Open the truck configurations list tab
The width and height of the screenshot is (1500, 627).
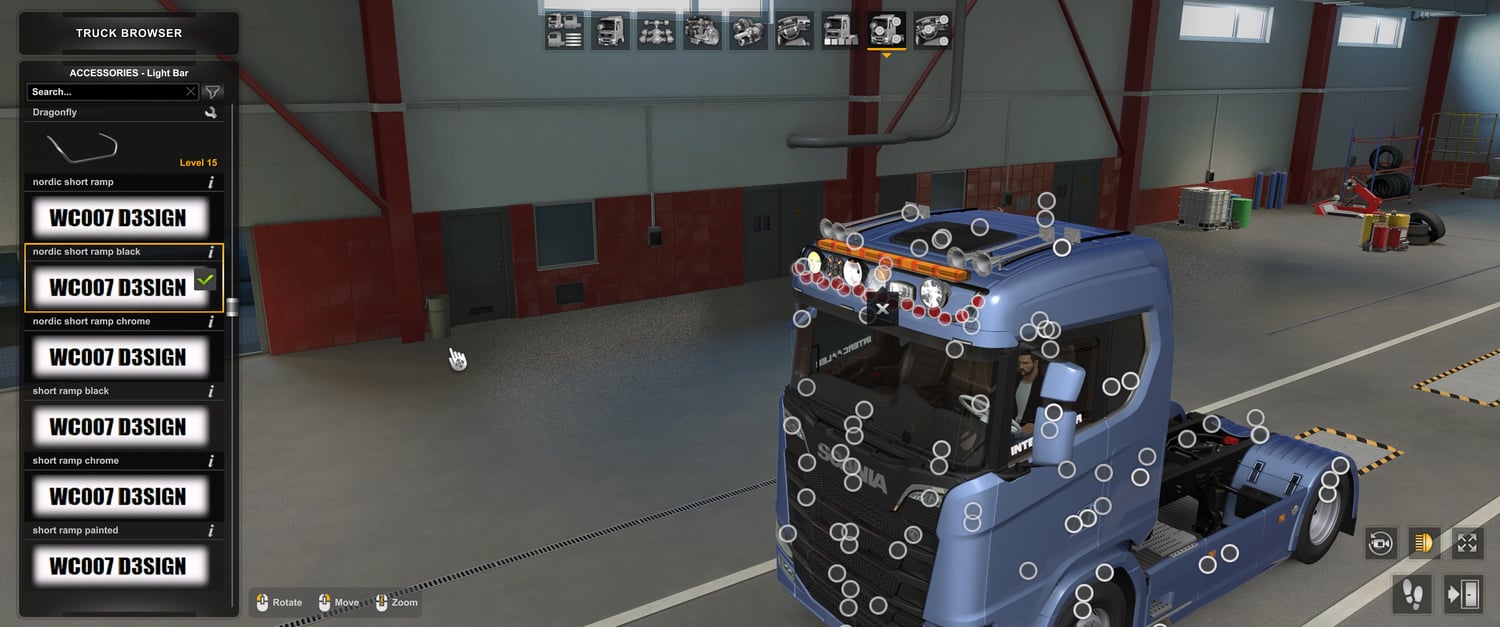[x=564, y=32]
